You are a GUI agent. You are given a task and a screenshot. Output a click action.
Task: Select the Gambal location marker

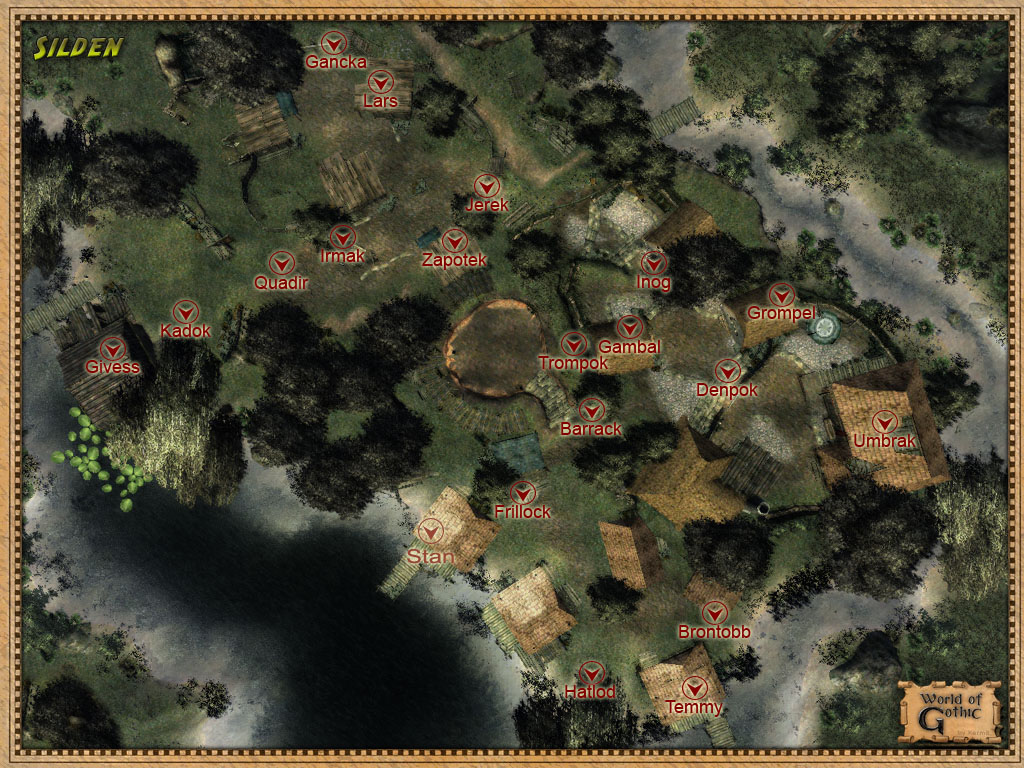click(630, 328)
